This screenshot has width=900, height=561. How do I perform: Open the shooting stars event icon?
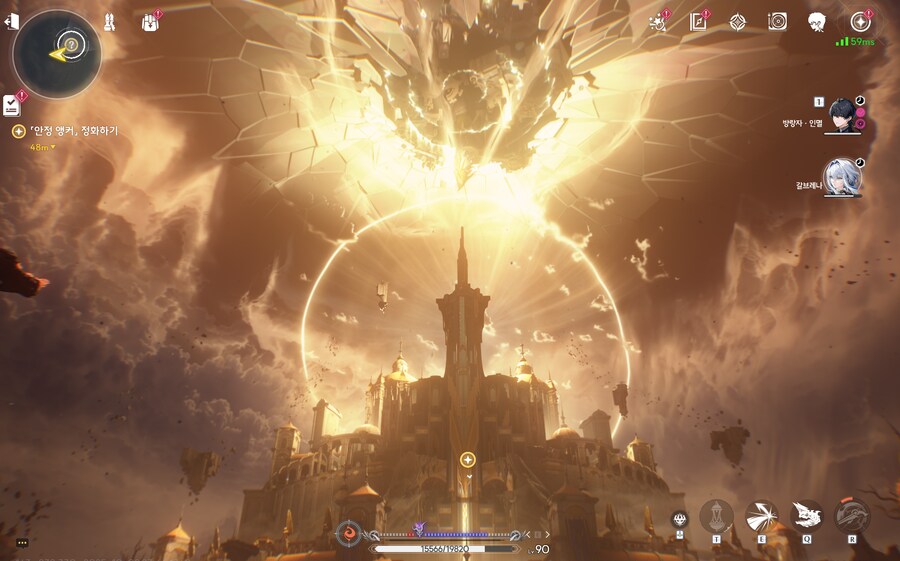(x=659, y=21)
